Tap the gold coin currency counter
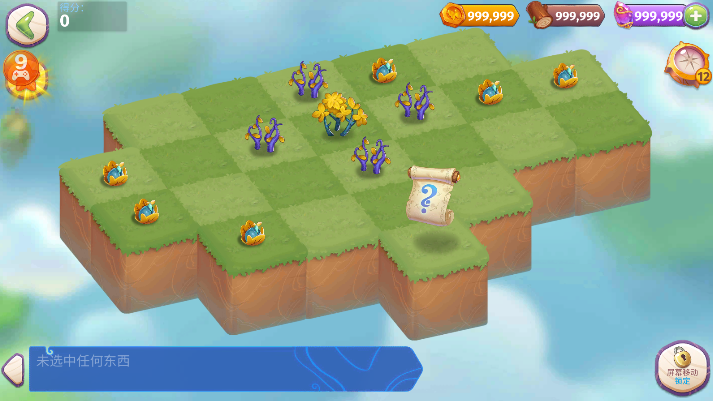713x401 pixels. (479, 15)
